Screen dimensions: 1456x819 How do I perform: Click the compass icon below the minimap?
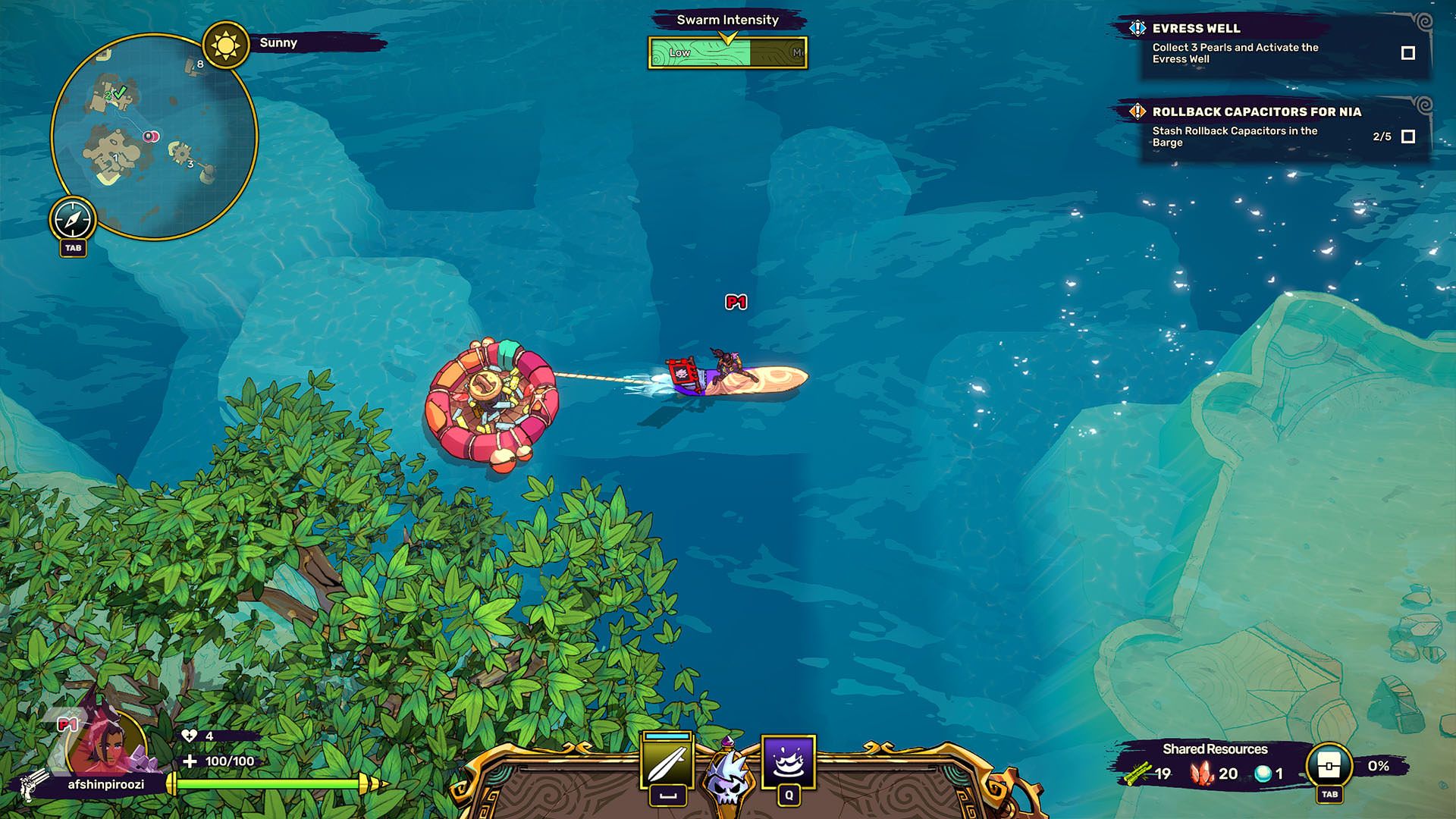pos(73,220)
